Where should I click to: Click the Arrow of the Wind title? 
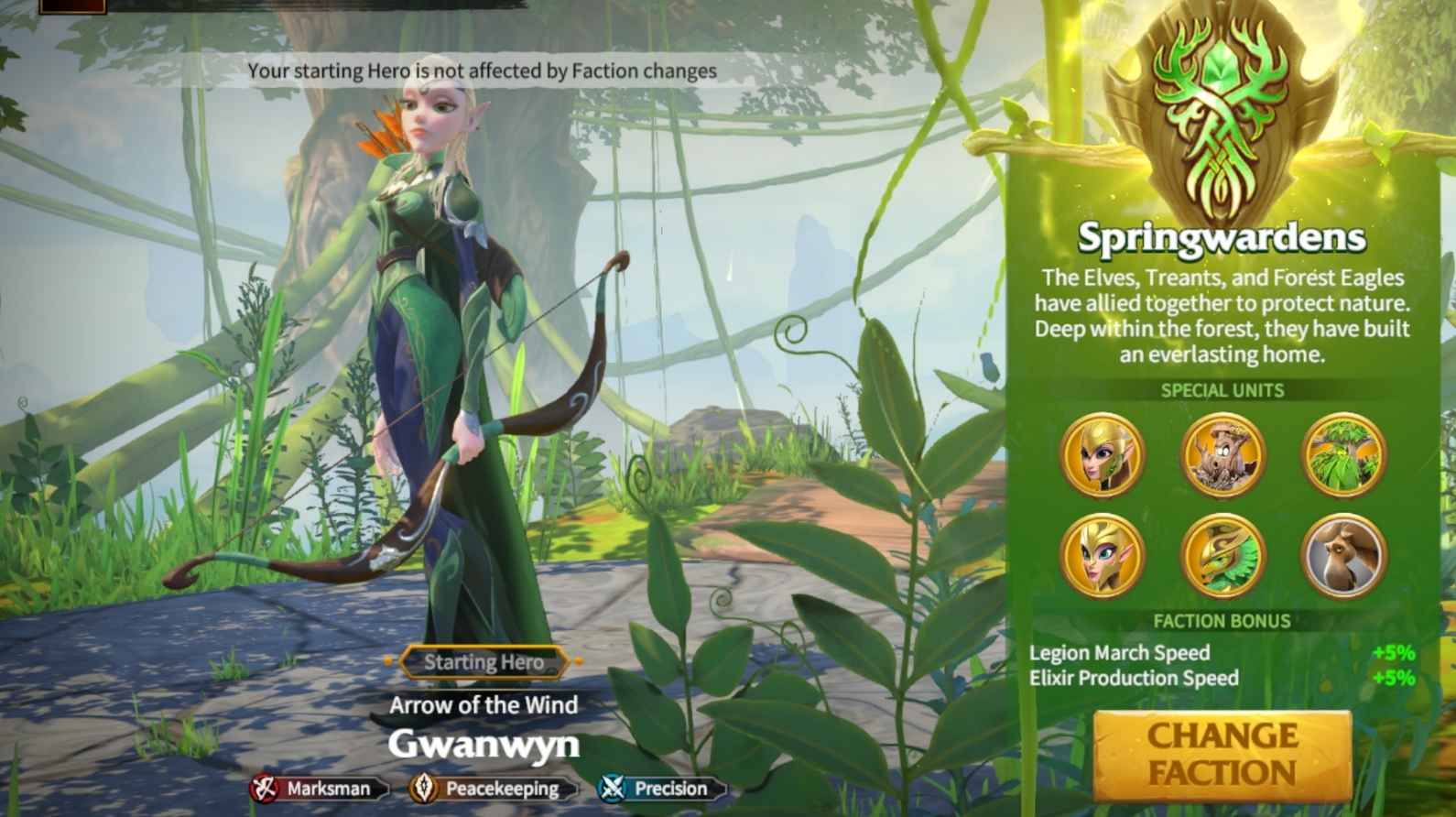[484, 705]
